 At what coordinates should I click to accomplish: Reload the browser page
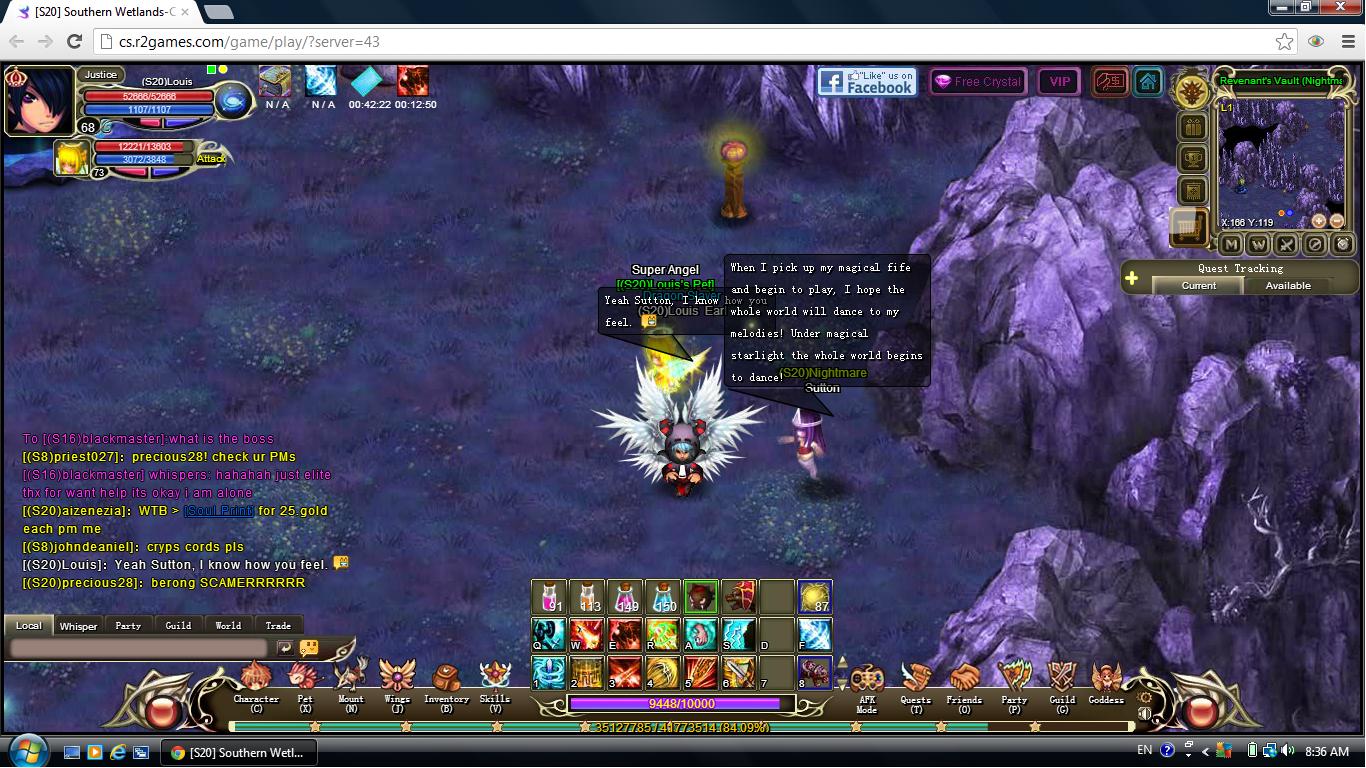74,41
